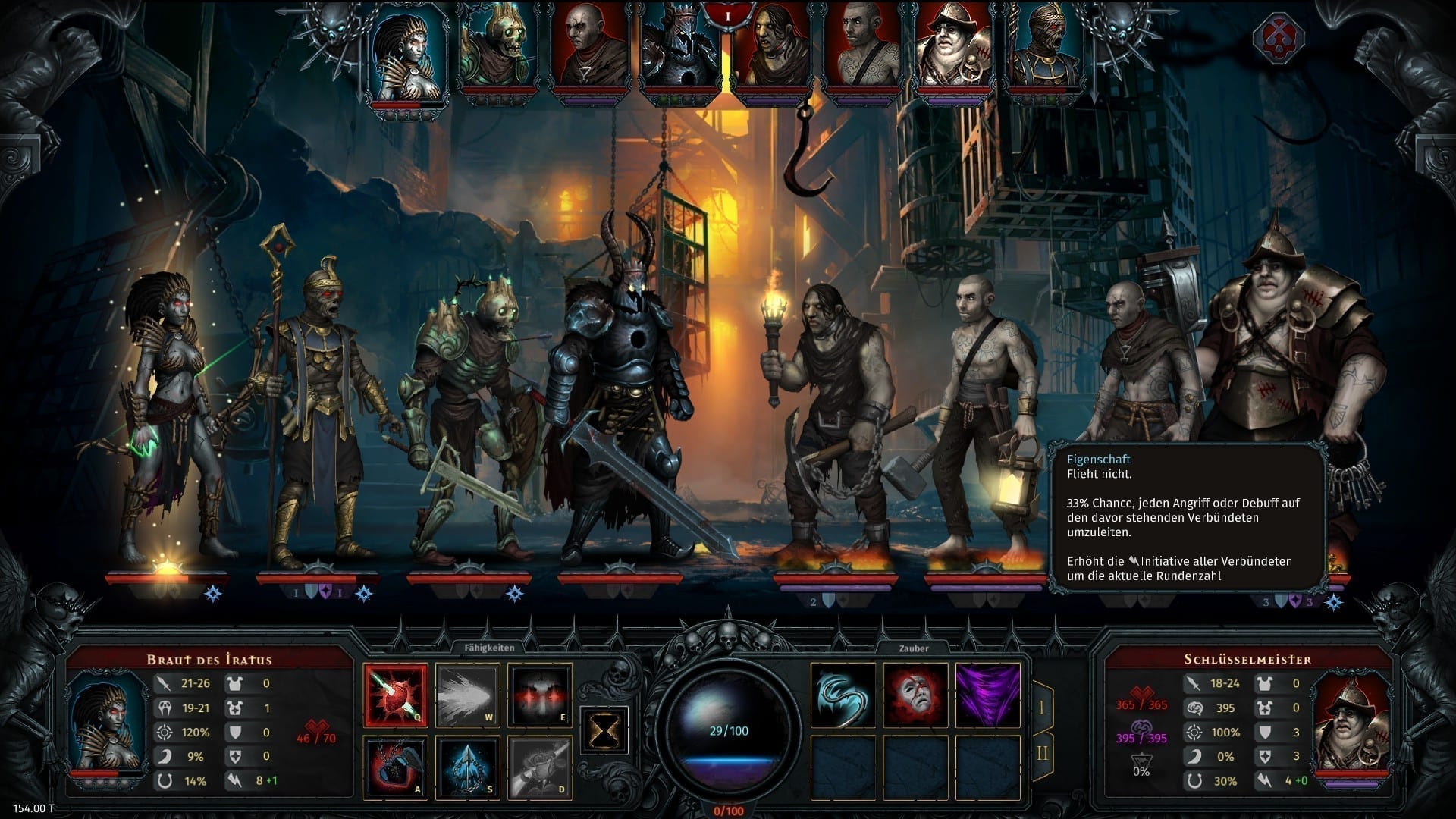Click the hourglass skip-turn button
The width and height of the screenshot is (1456, 819).
(604, 731)
